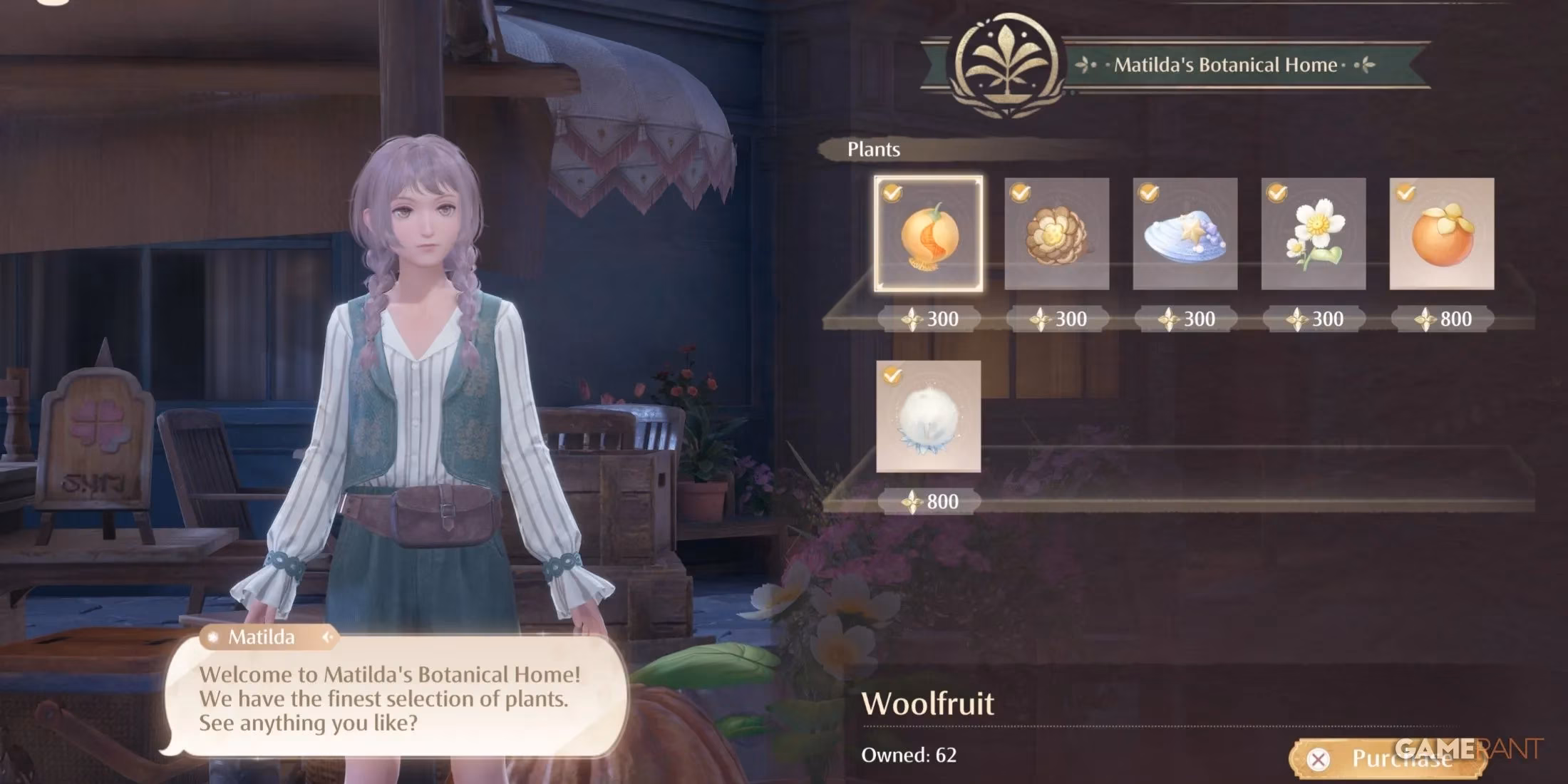The image size is (1568, 784).
Task: Select the blue starry seashell item
Action: coord(1185,234)
